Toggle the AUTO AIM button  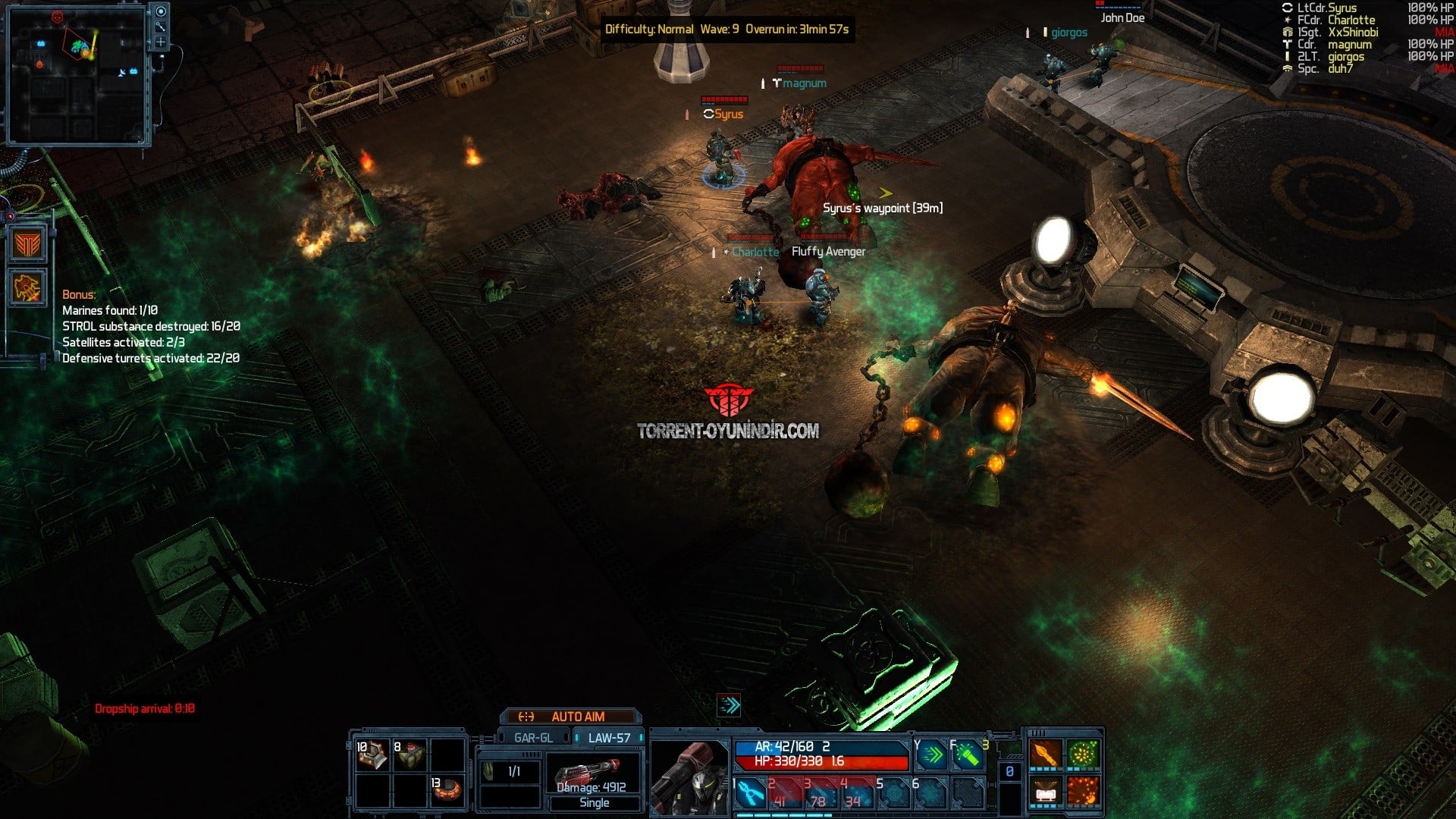pos(570,717)
